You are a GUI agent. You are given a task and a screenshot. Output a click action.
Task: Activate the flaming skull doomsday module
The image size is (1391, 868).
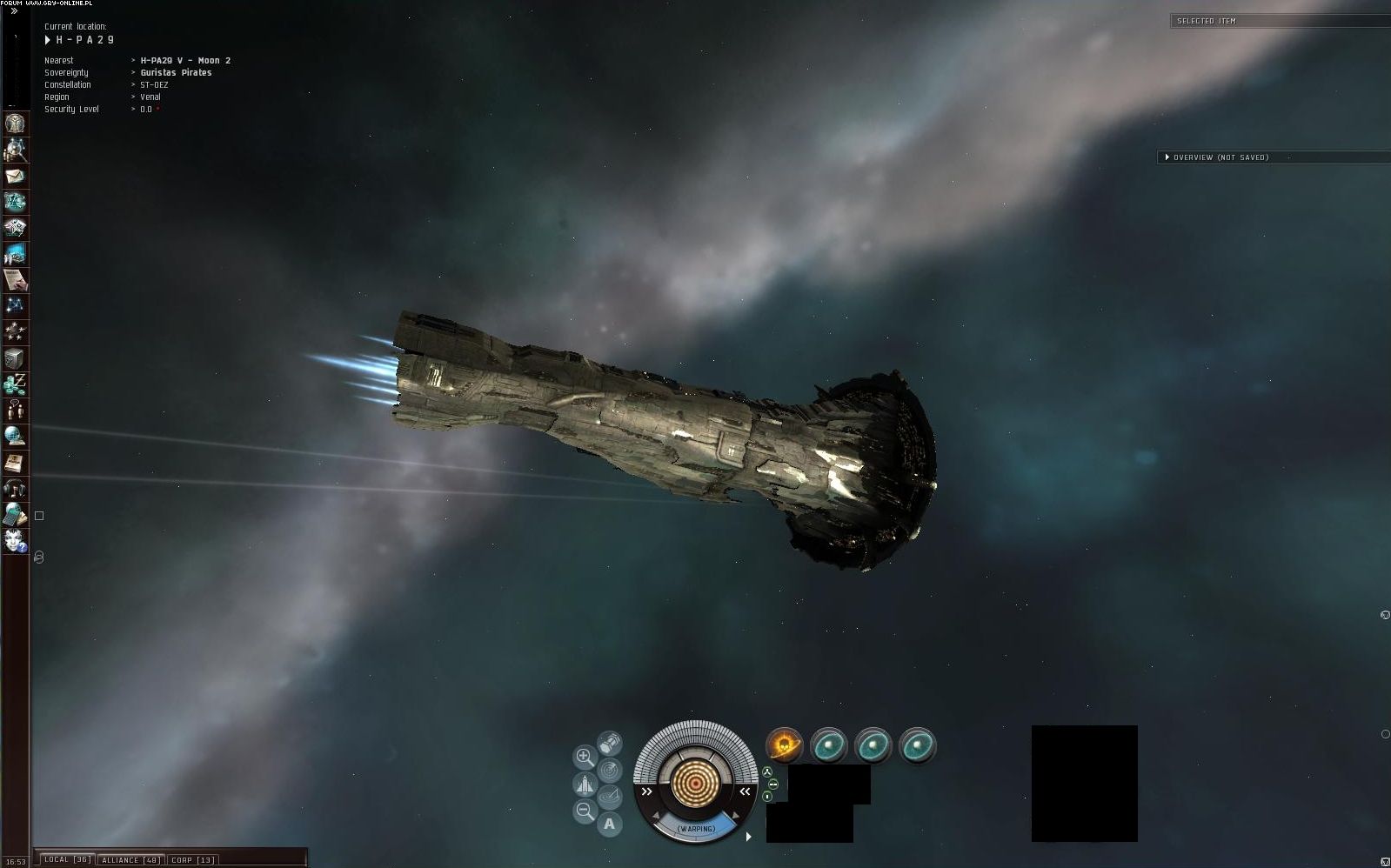pos(784,745)
